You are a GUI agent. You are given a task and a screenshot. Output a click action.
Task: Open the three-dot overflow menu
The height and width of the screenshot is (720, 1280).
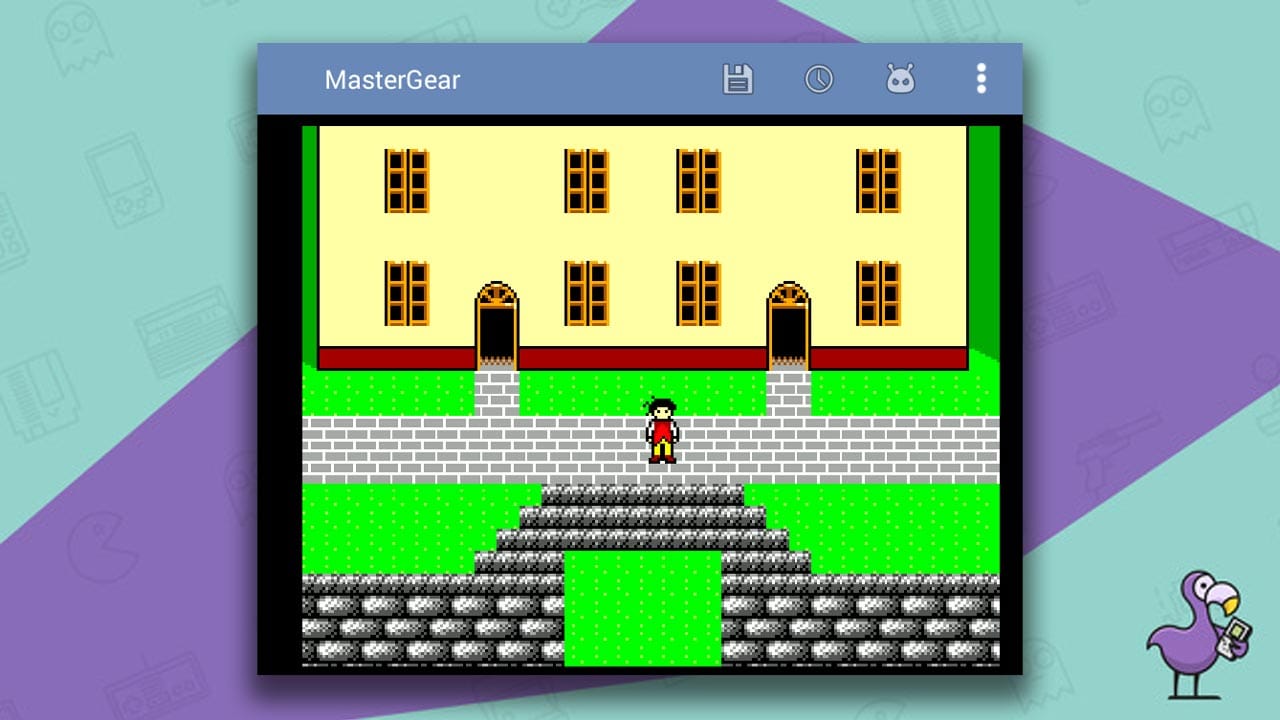point(981,79)
